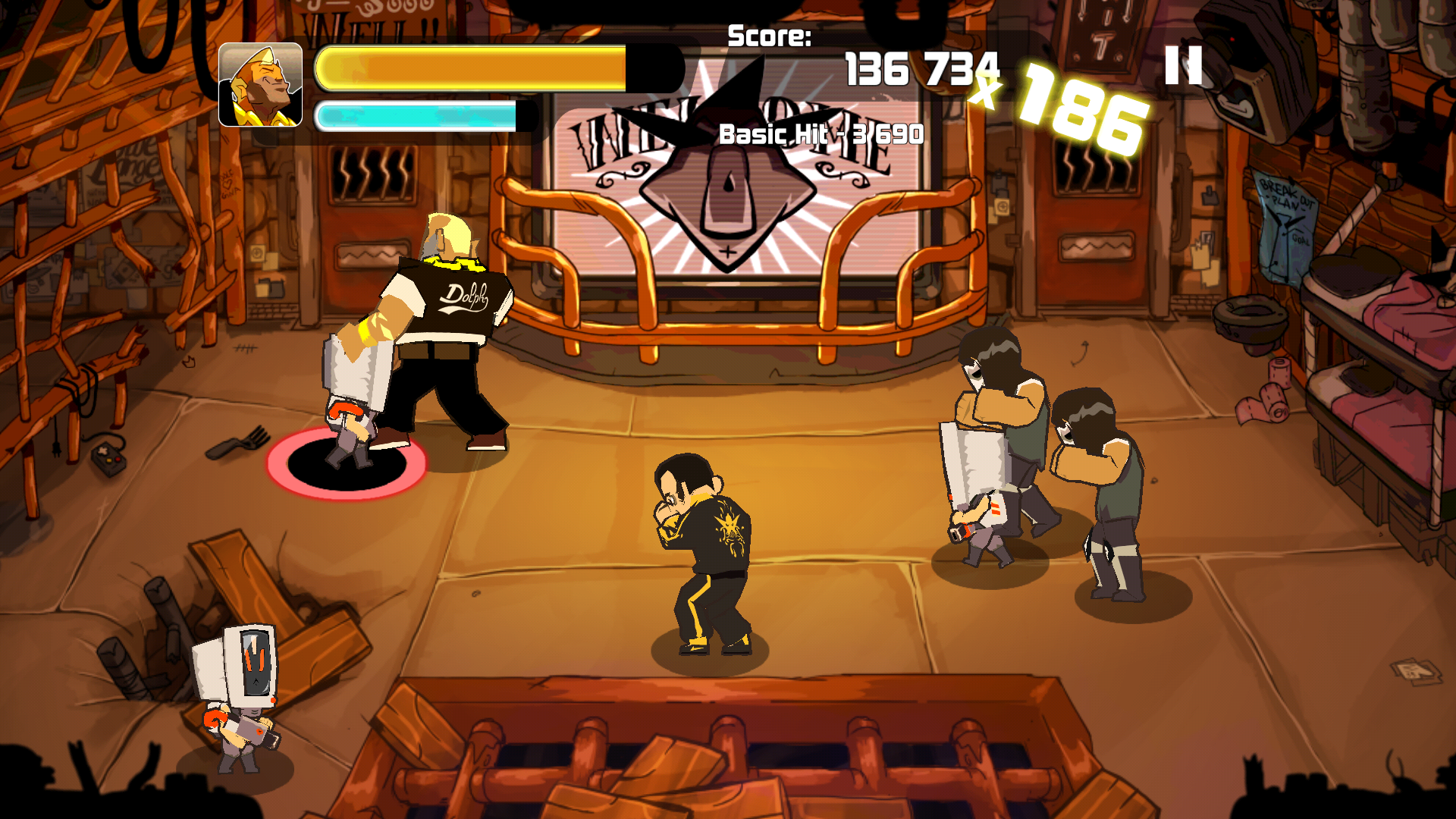The height and width of the screenshot is (819, 1456).
Task: Pause the game with the pause button
Action: 1183,65
